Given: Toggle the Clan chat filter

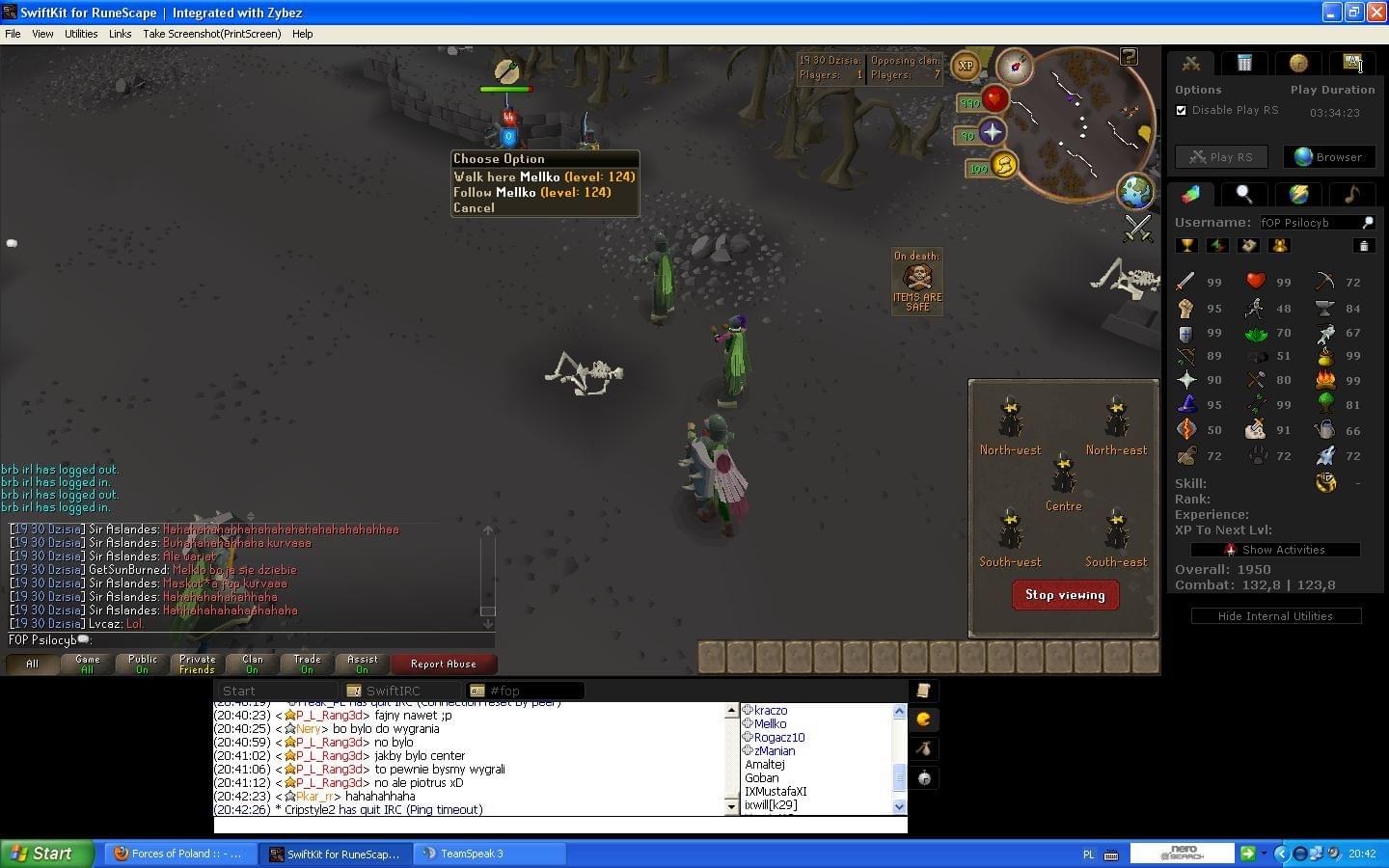Looking at the screenshot, I should click(252, 664).
